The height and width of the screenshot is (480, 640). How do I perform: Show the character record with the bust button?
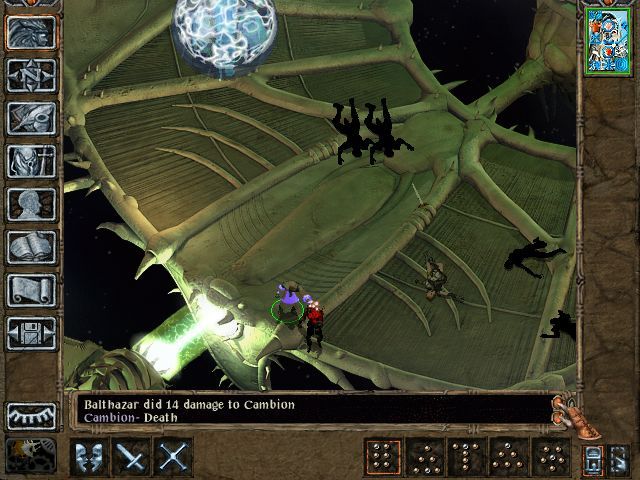[31, 204]
